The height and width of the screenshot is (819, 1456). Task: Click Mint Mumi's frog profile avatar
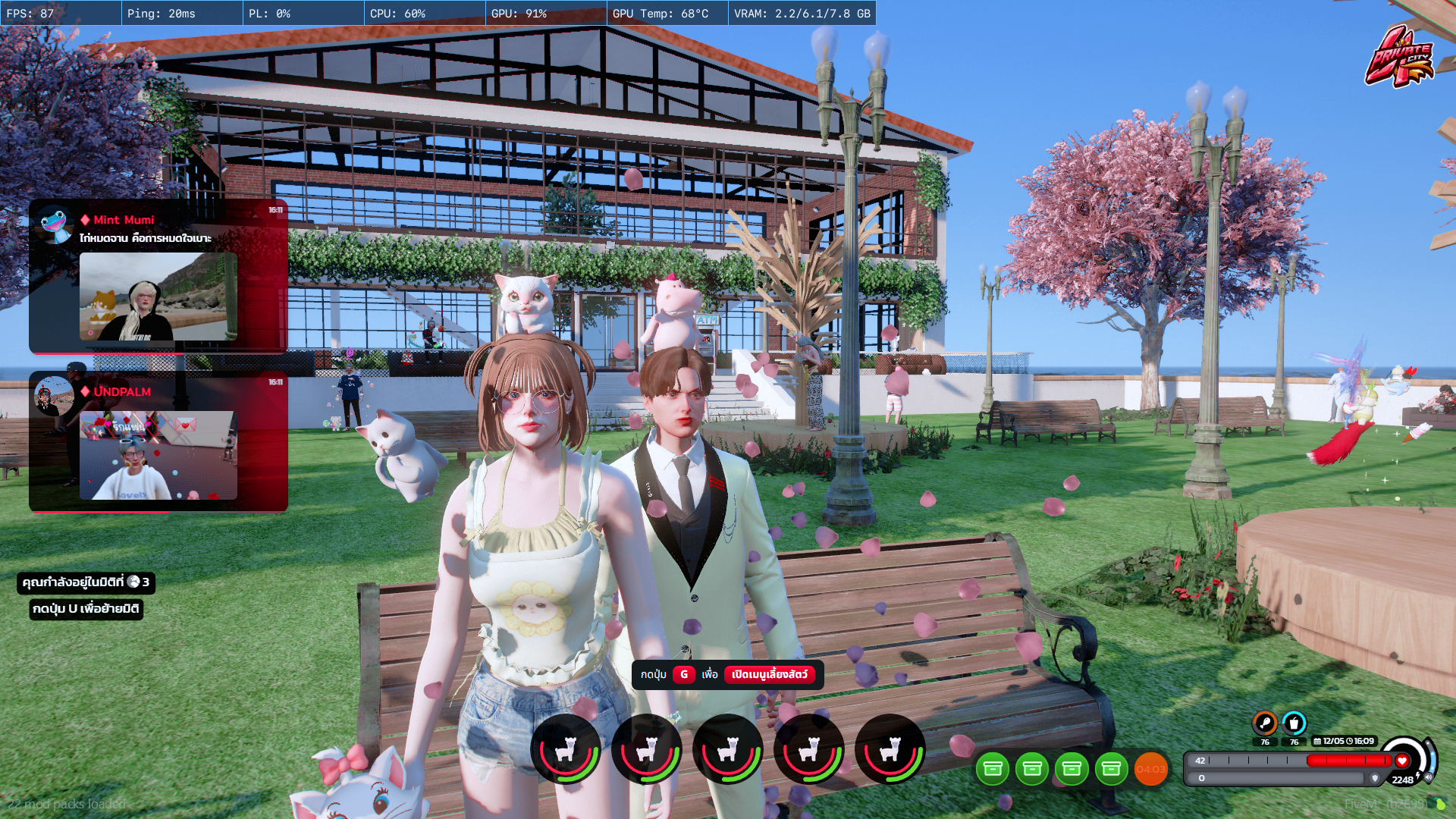pos(54,224)
